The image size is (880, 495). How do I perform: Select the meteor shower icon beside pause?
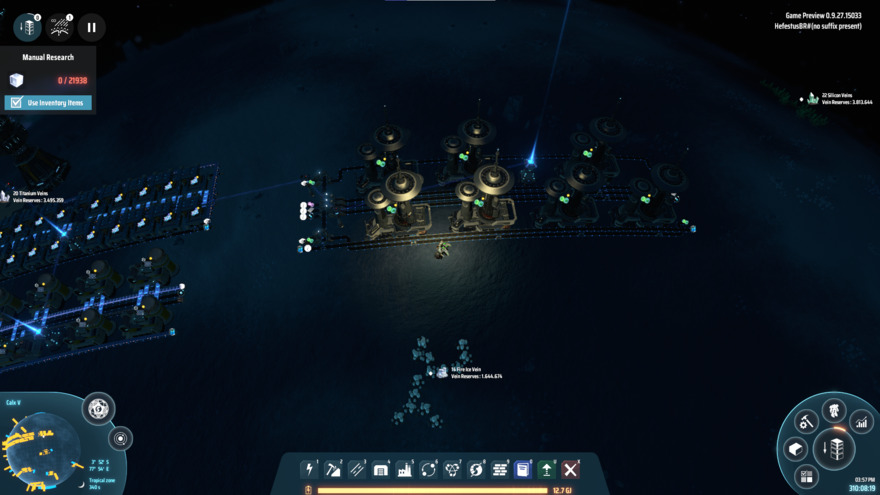point(59,28)
